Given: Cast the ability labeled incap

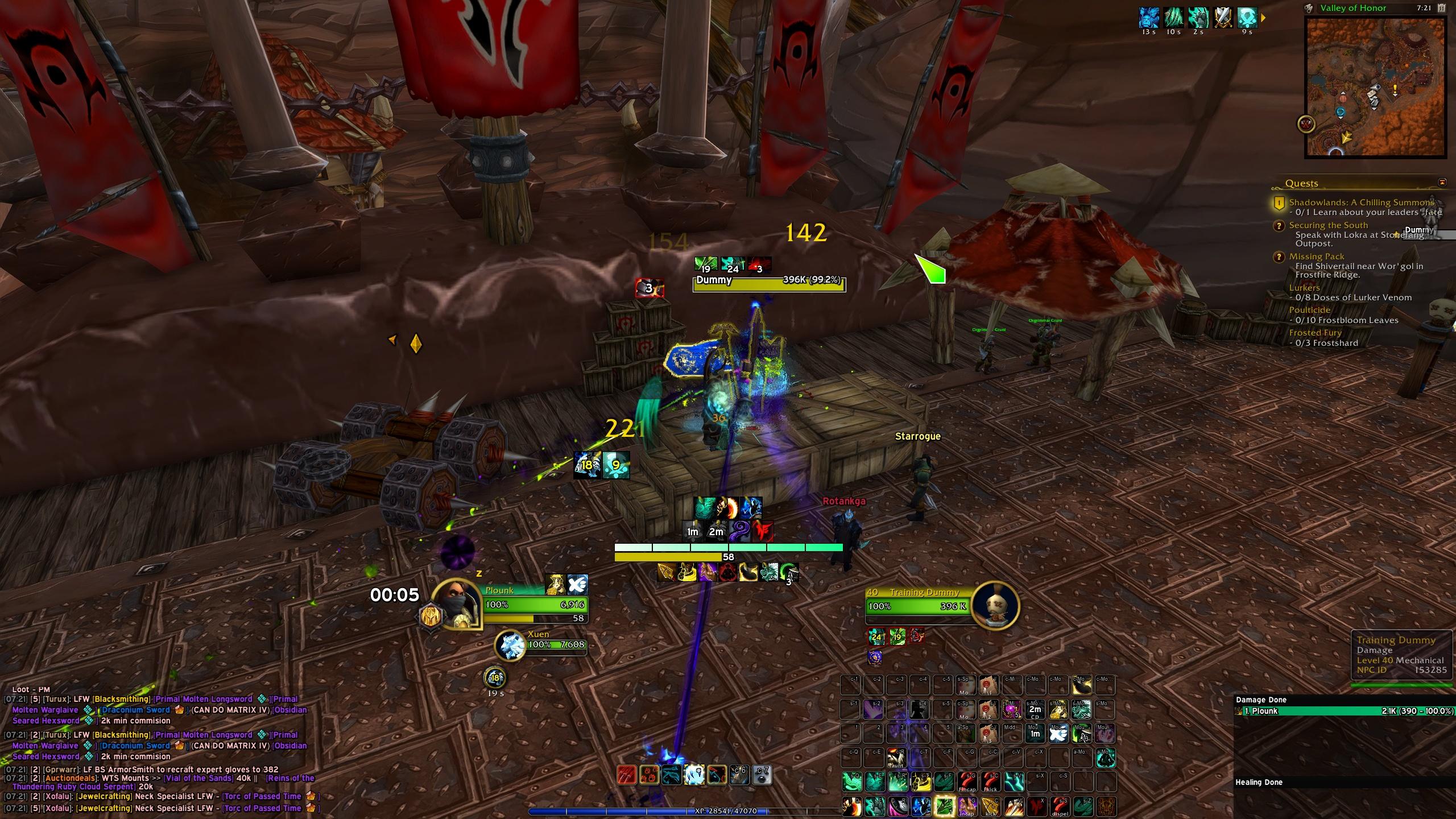Looking at the screenshot, I should (x=967, y=806).
